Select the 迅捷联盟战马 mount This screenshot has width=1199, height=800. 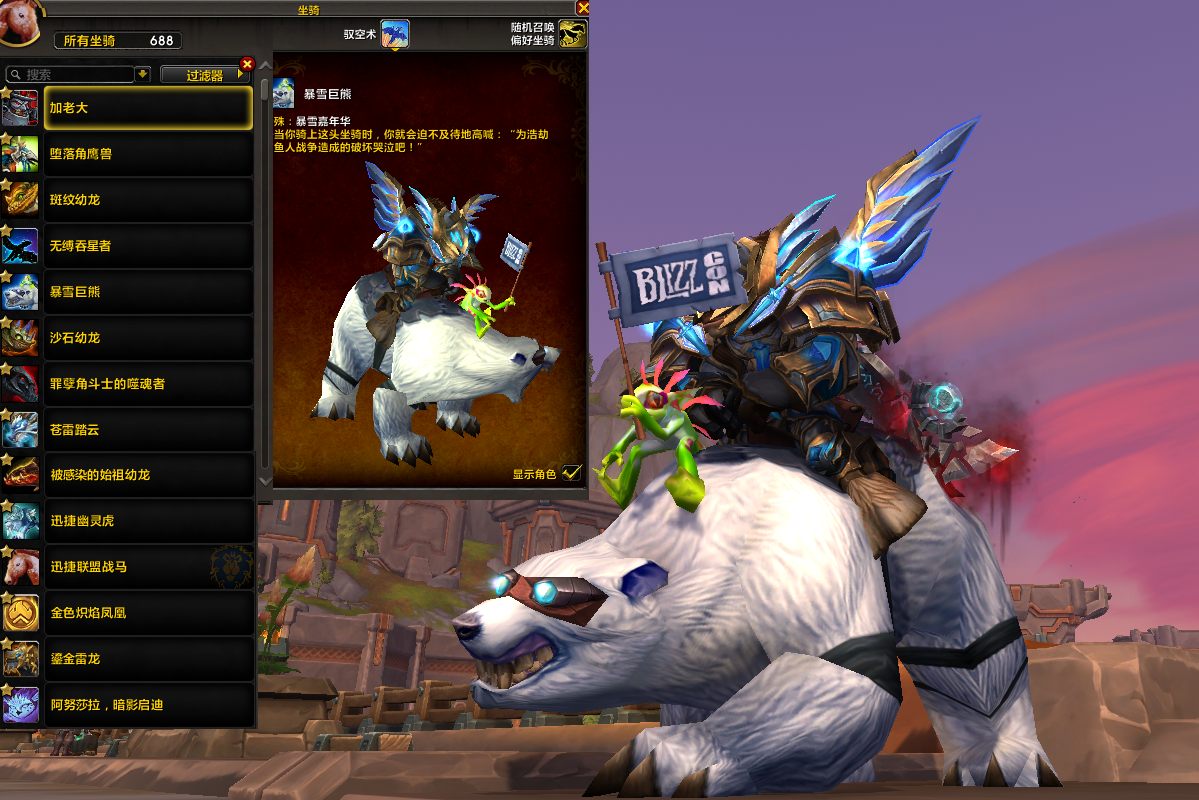point(148,567)
